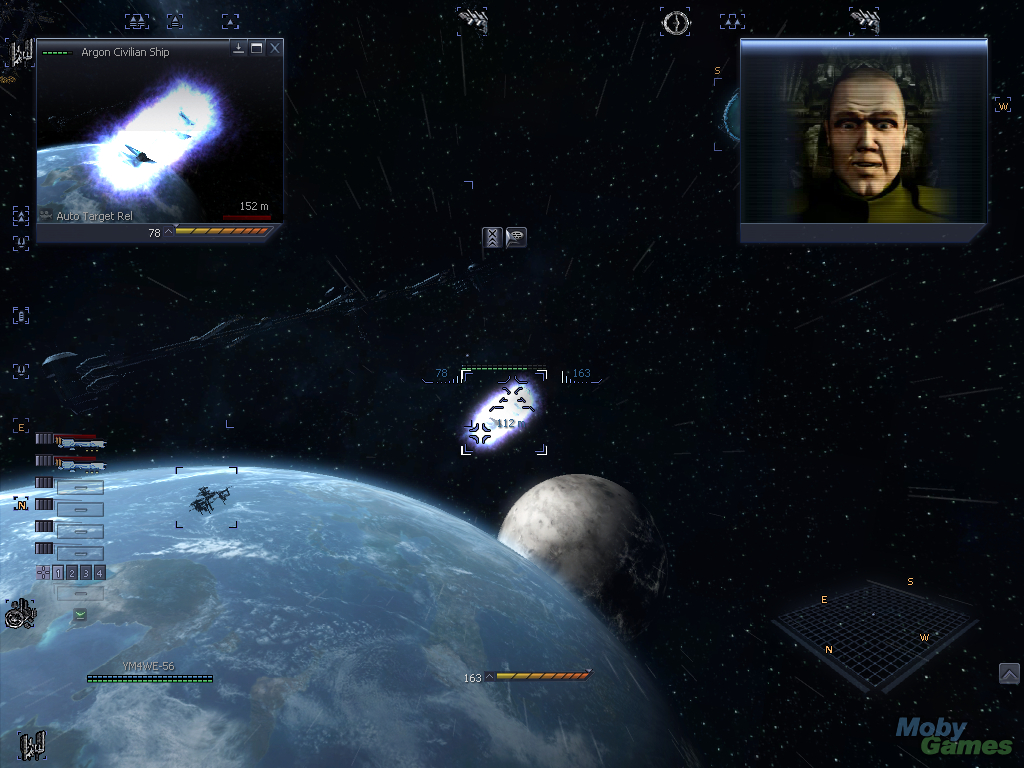Click the up-arrow button beside the gravidar
Viewport: 1024px width, 768px height.
coord(1009,674)
